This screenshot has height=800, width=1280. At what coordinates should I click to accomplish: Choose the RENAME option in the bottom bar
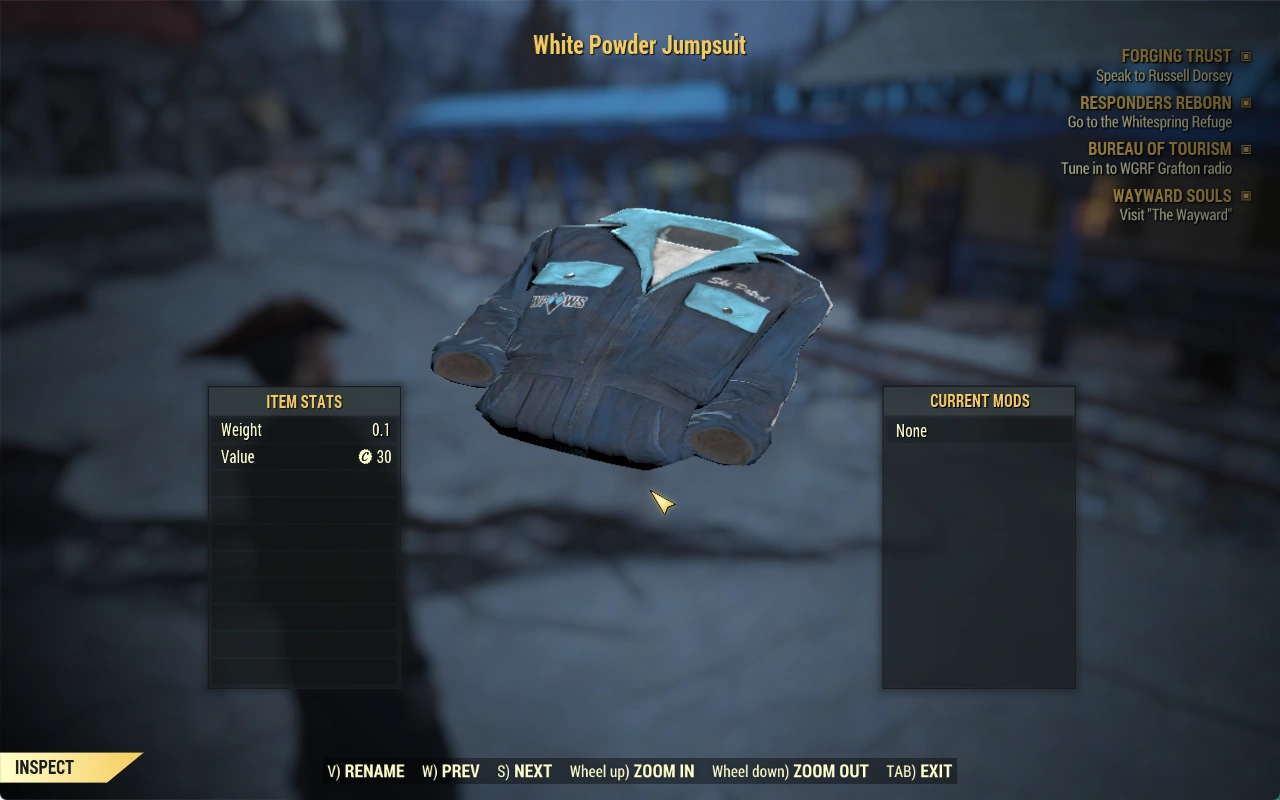tap(366, 771)
